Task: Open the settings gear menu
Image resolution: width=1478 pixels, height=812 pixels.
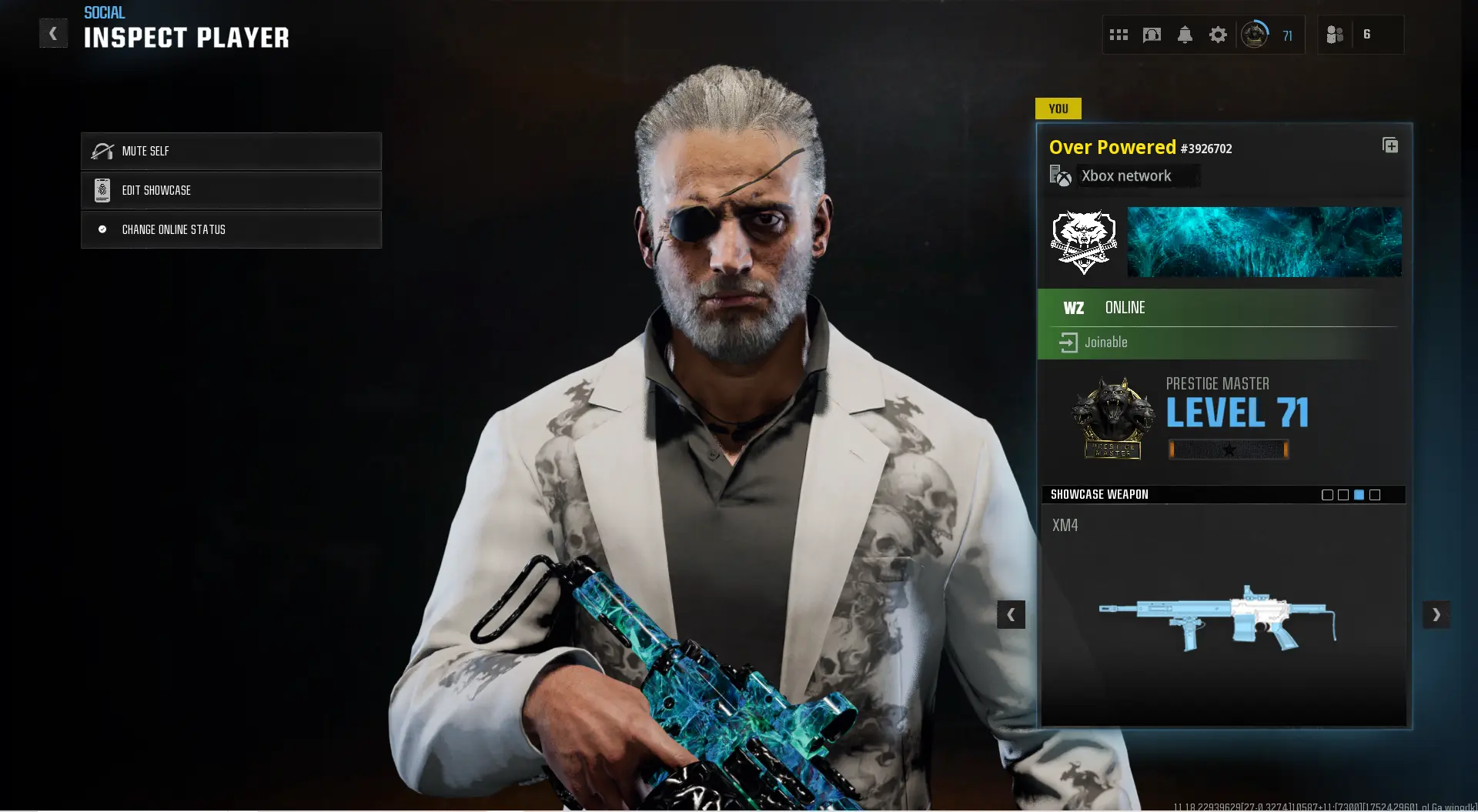Action: coord(1218,34)
